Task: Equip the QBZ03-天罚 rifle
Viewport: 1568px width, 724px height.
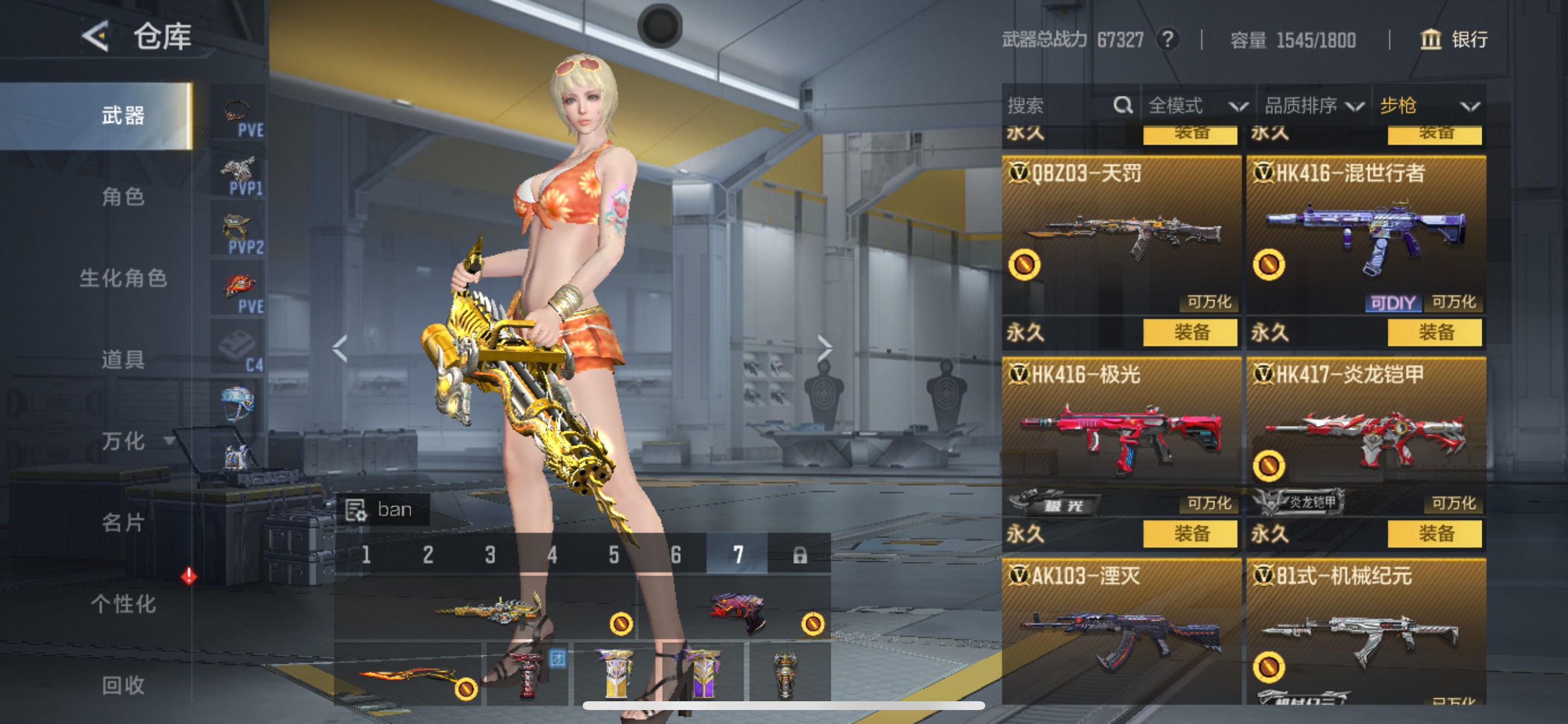Action: pos(1190,332)
